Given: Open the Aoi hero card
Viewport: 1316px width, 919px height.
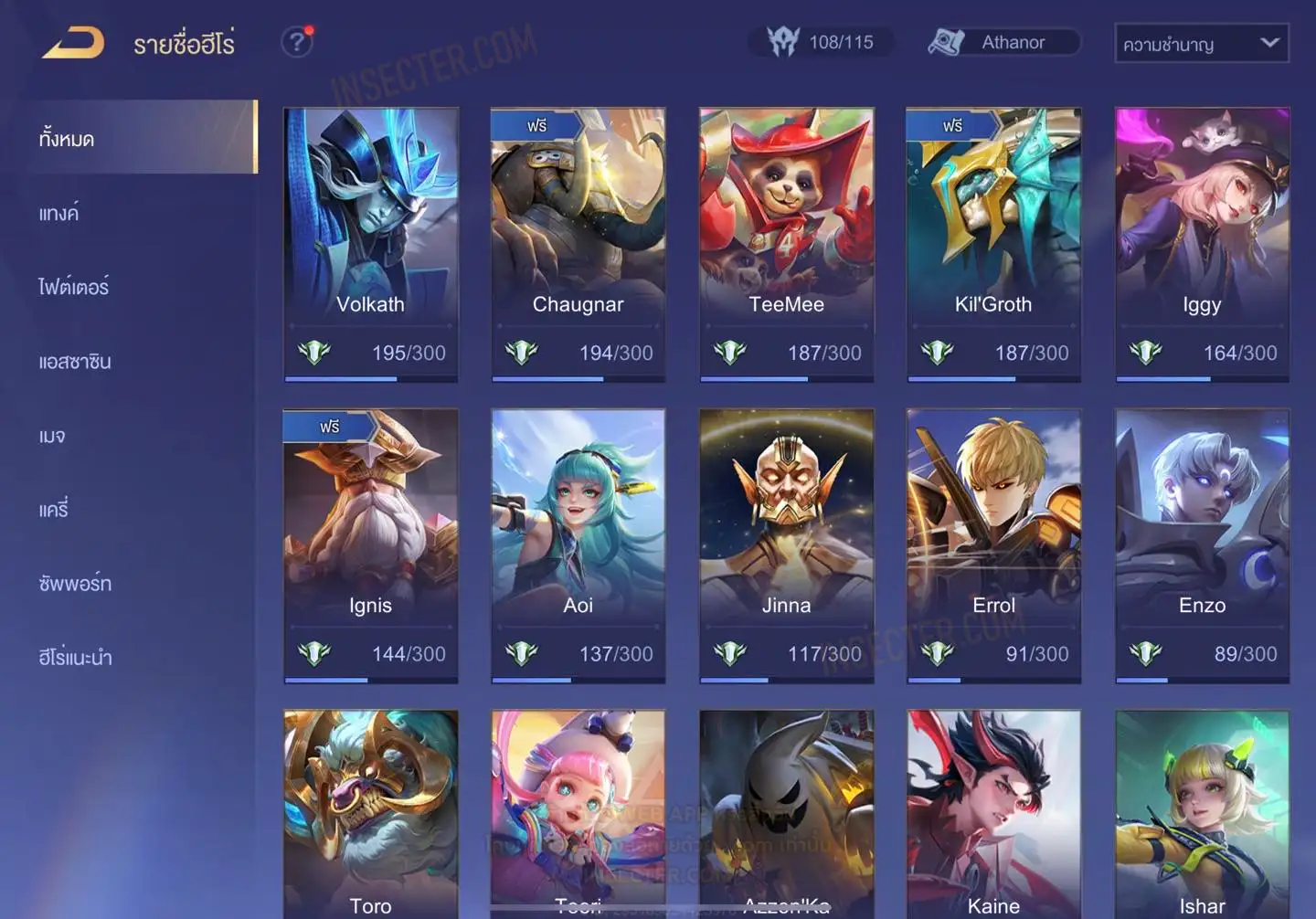Looking at the screenshot, I should pos(578,545).
